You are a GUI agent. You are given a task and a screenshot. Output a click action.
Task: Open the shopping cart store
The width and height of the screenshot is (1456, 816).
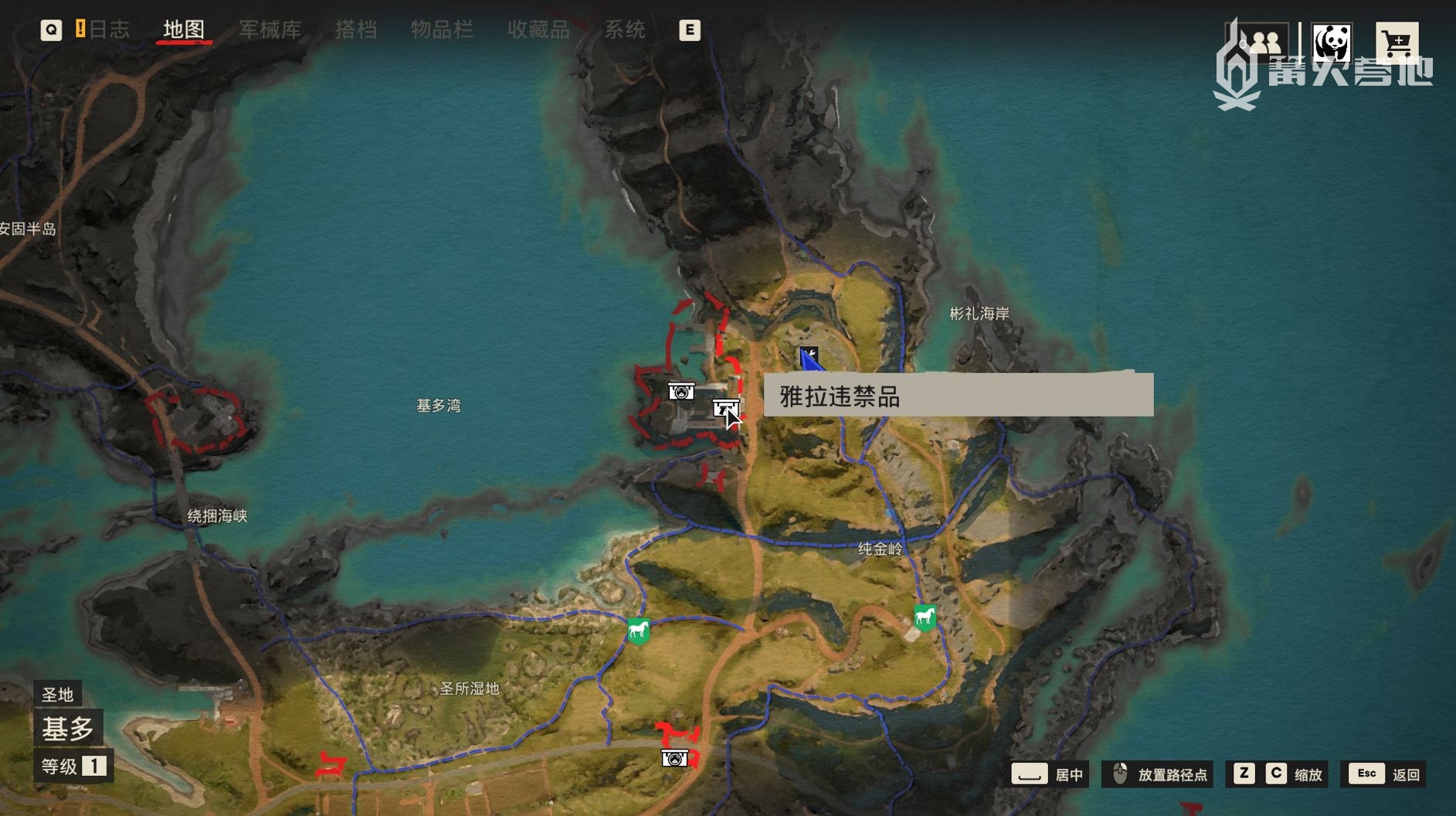pyautogui.click(x=1396, y=44)
